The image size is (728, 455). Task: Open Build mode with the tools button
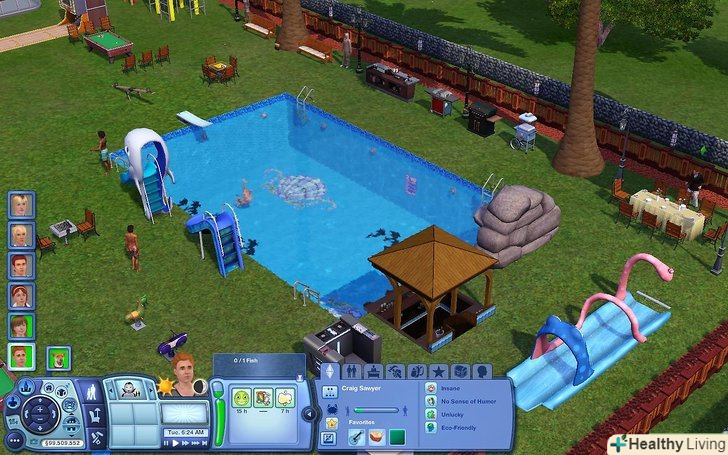coord(97,438)
